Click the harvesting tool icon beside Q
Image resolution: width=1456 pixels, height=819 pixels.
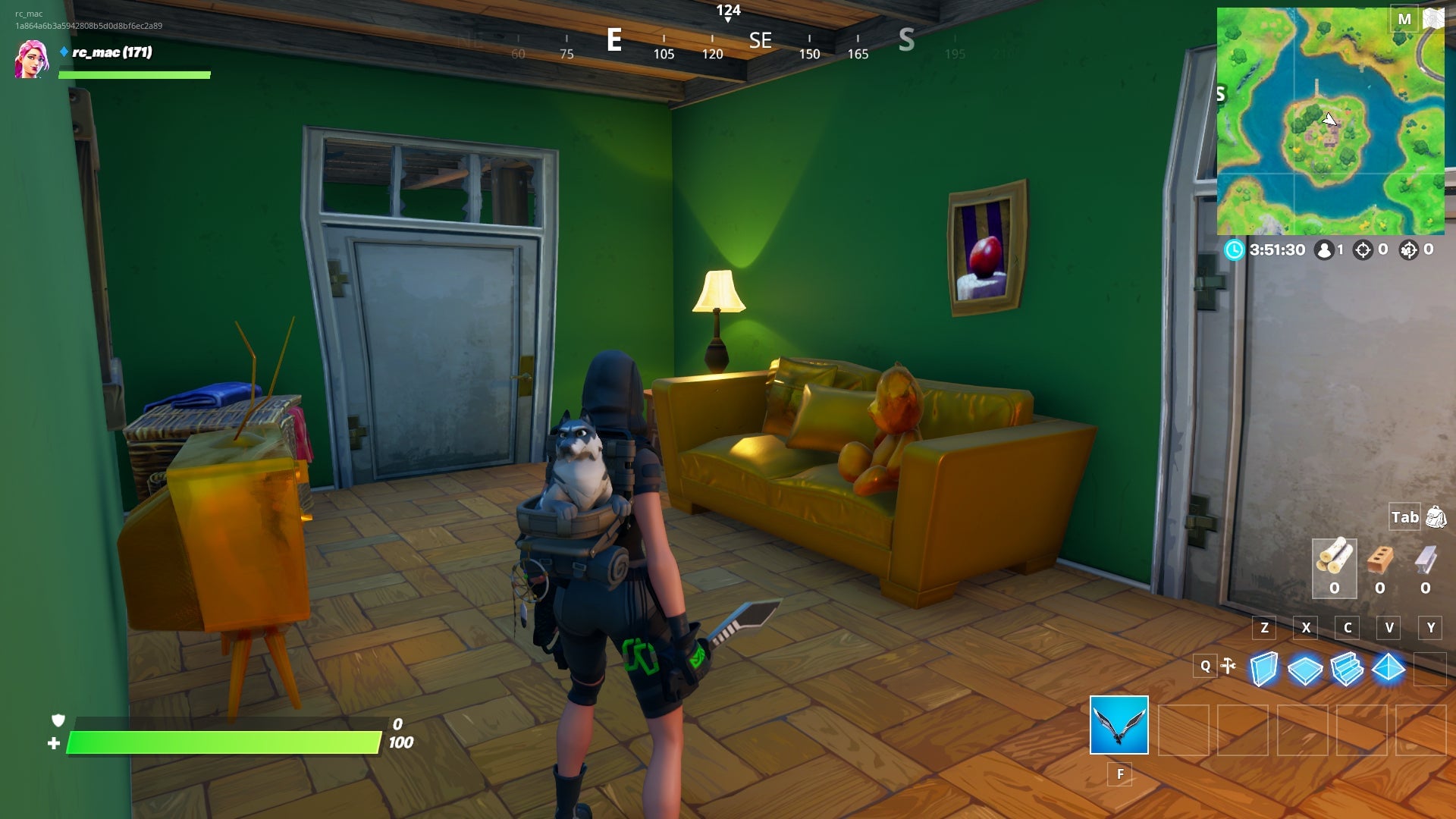(1229, 666)
